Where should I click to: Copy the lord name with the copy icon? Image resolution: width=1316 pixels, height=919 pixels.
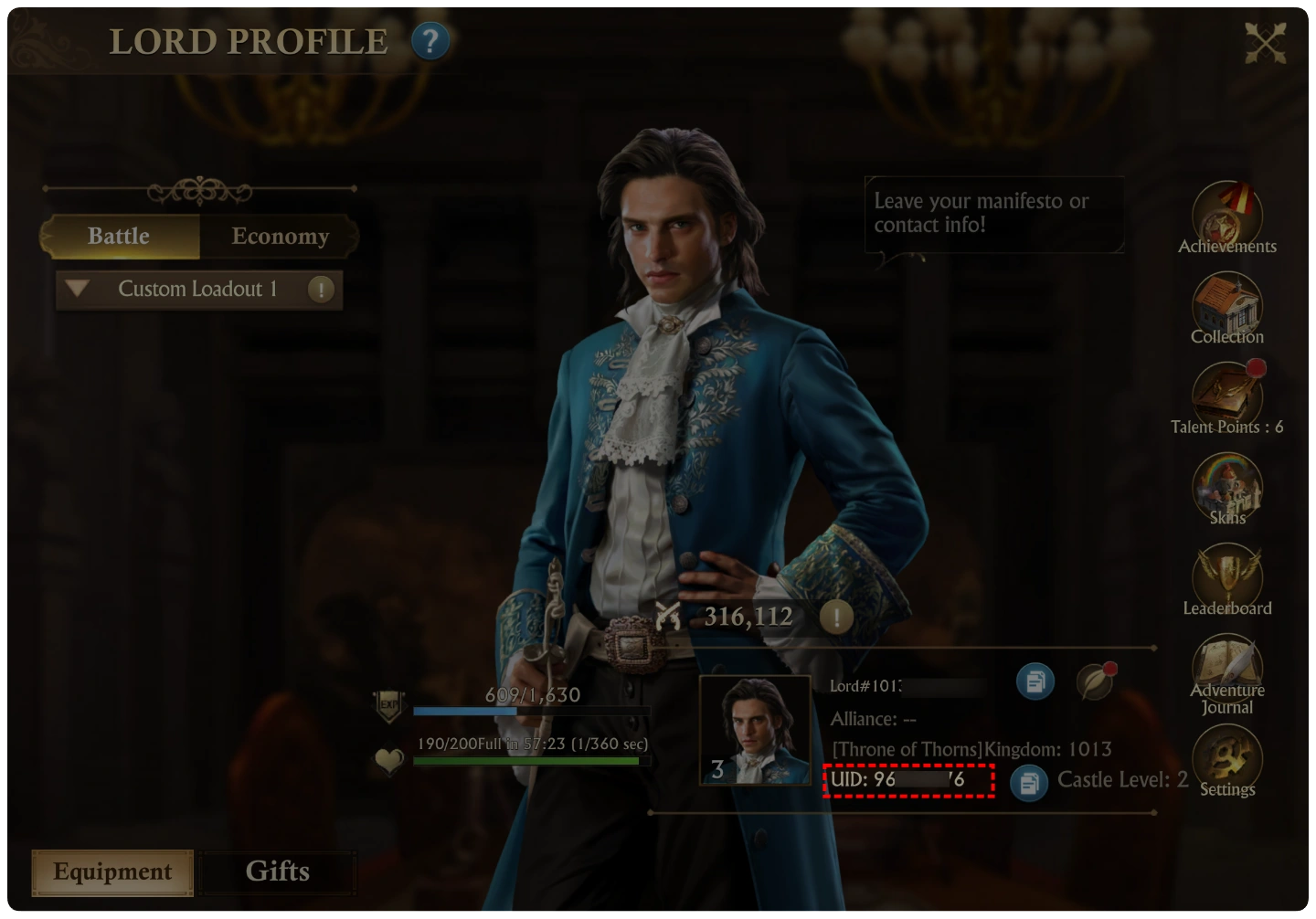(1035, 681)
